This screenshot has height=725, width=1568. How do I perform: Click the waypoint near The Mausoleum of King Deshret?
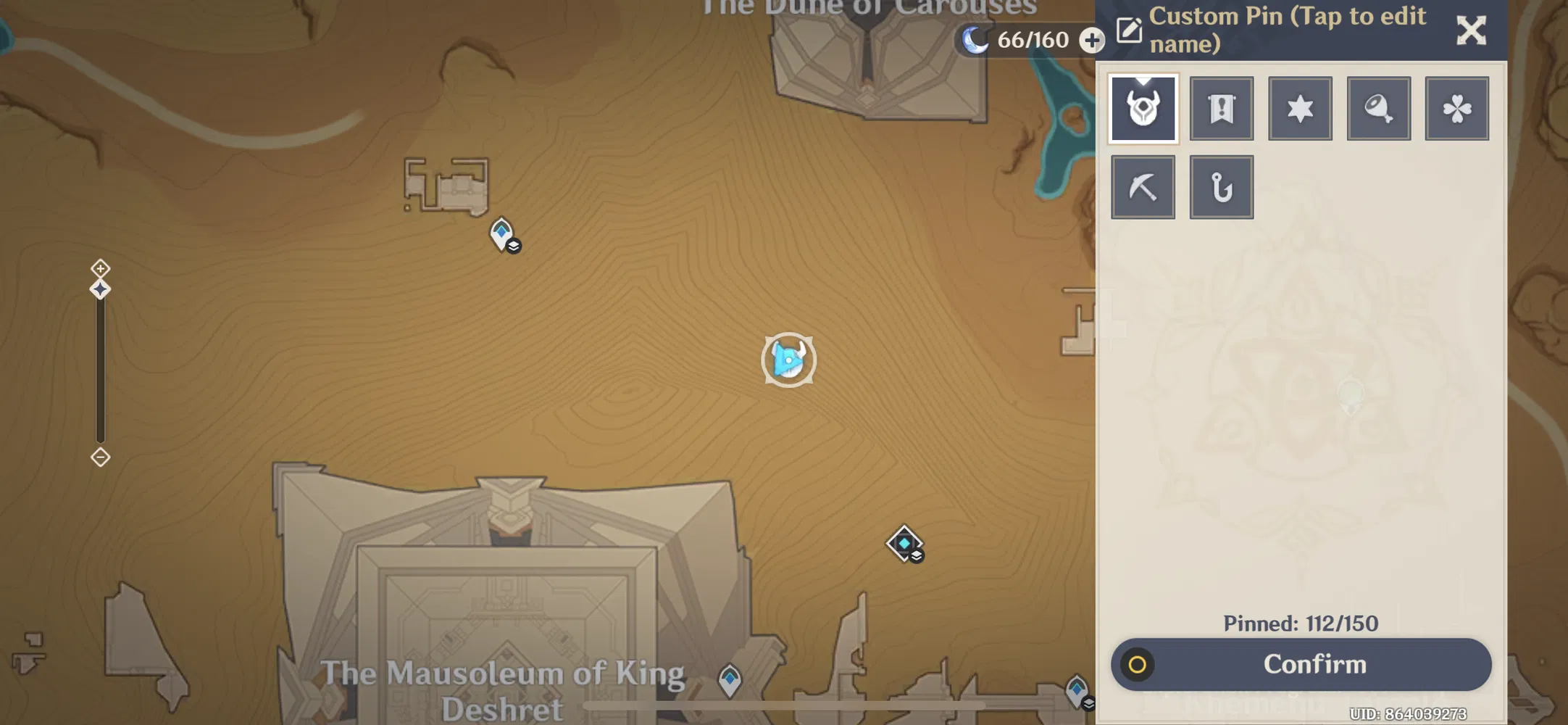(x=730, y=680)
